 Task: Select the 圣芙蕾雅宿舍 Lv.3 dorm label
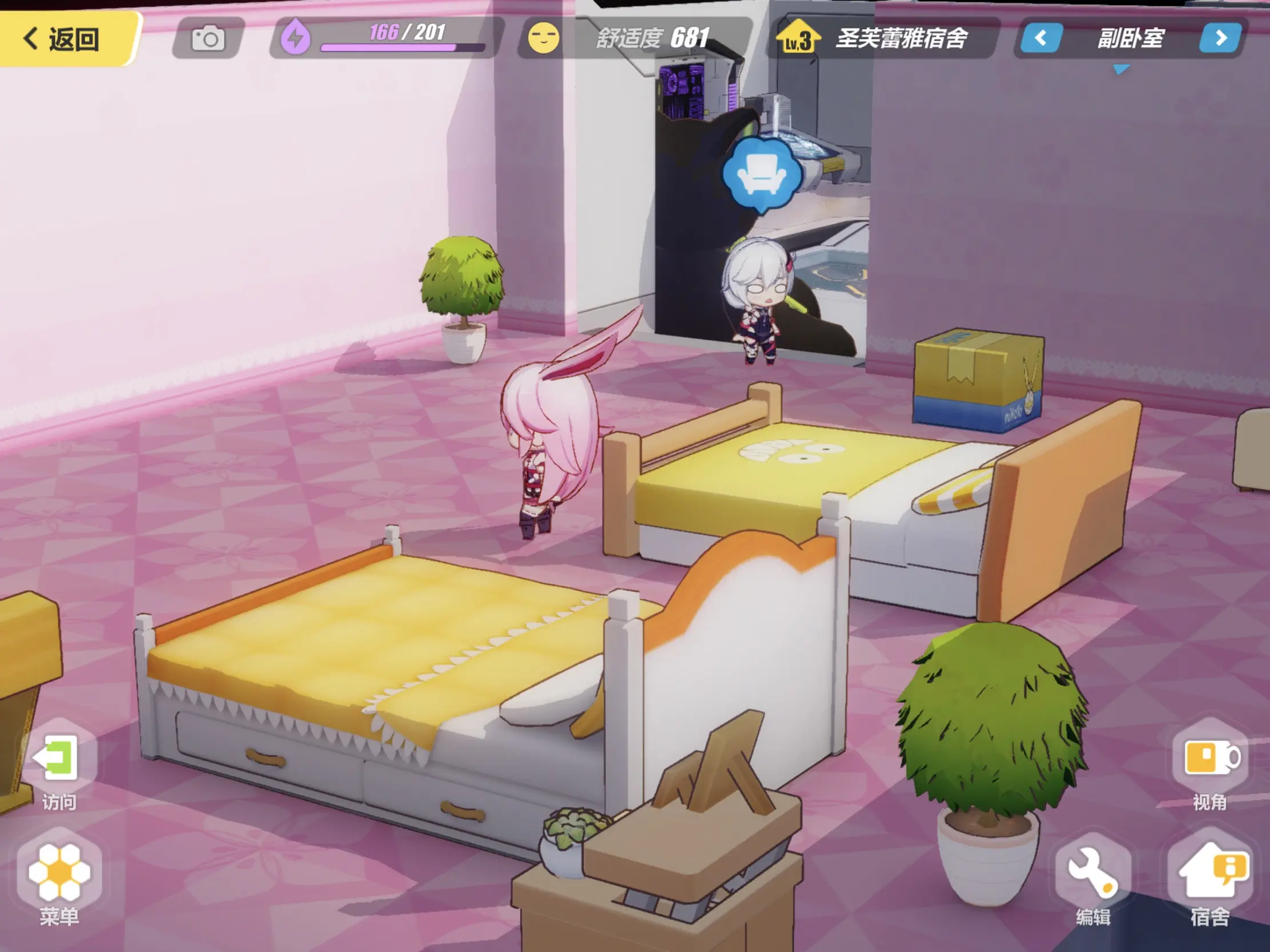pyautogui.click(x=884, y=38)
